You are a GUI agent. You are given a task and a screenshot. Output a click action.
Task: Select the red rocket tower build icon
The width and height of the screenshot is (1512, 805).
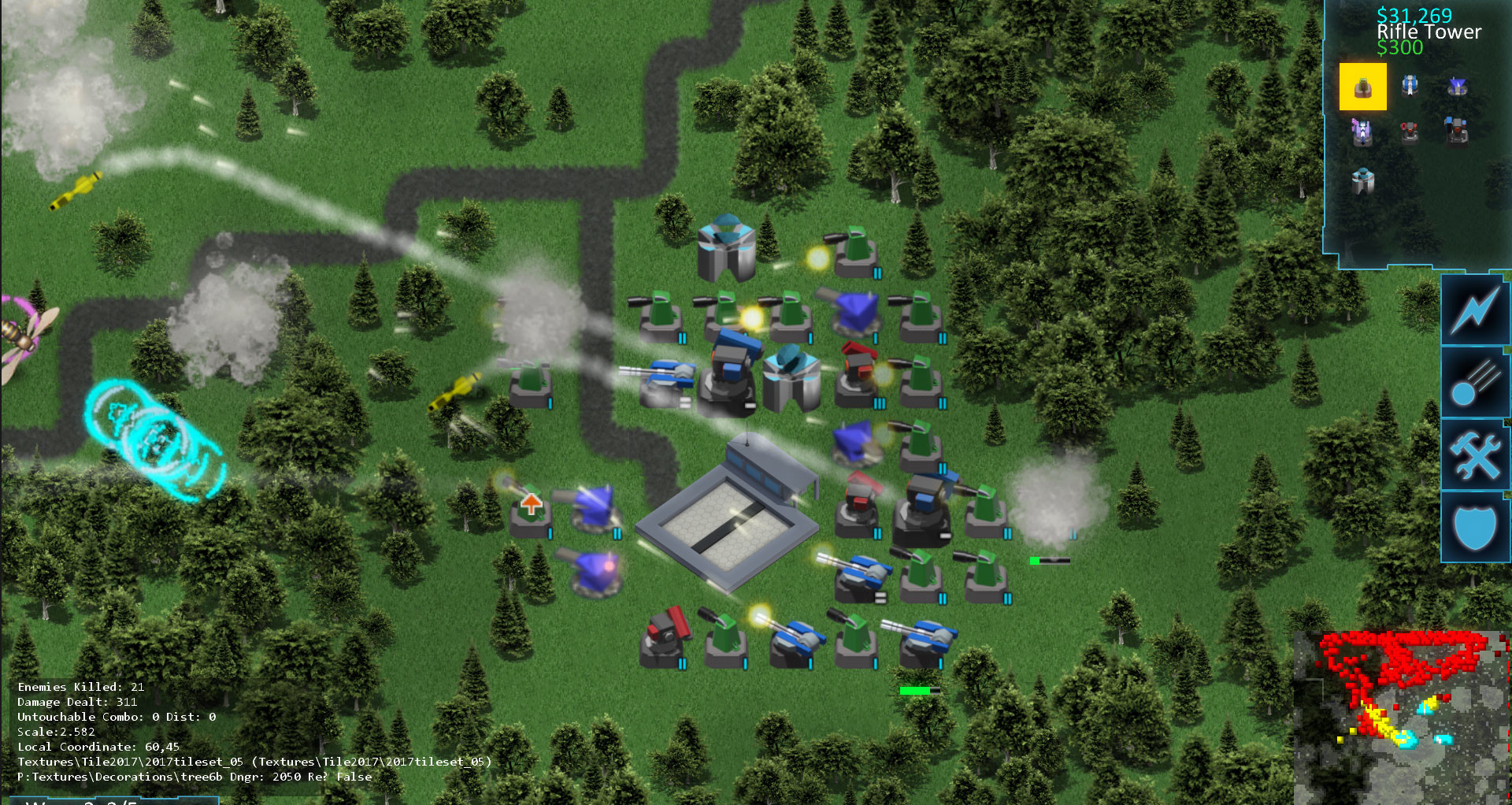(1410, 131)
